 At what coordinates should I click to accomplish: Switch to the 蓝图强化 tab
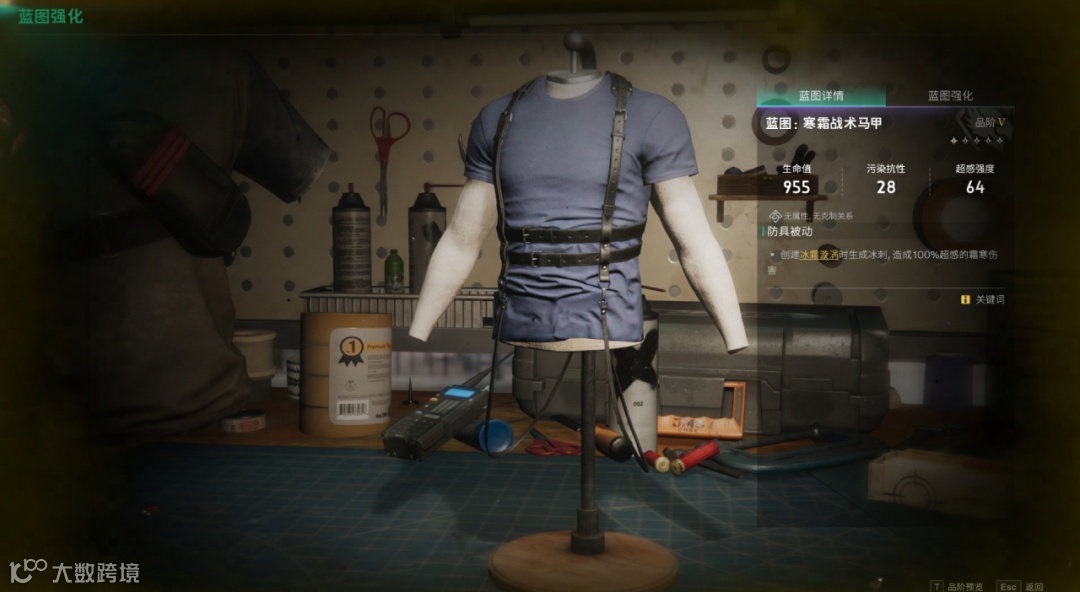[x=949, y=96]
